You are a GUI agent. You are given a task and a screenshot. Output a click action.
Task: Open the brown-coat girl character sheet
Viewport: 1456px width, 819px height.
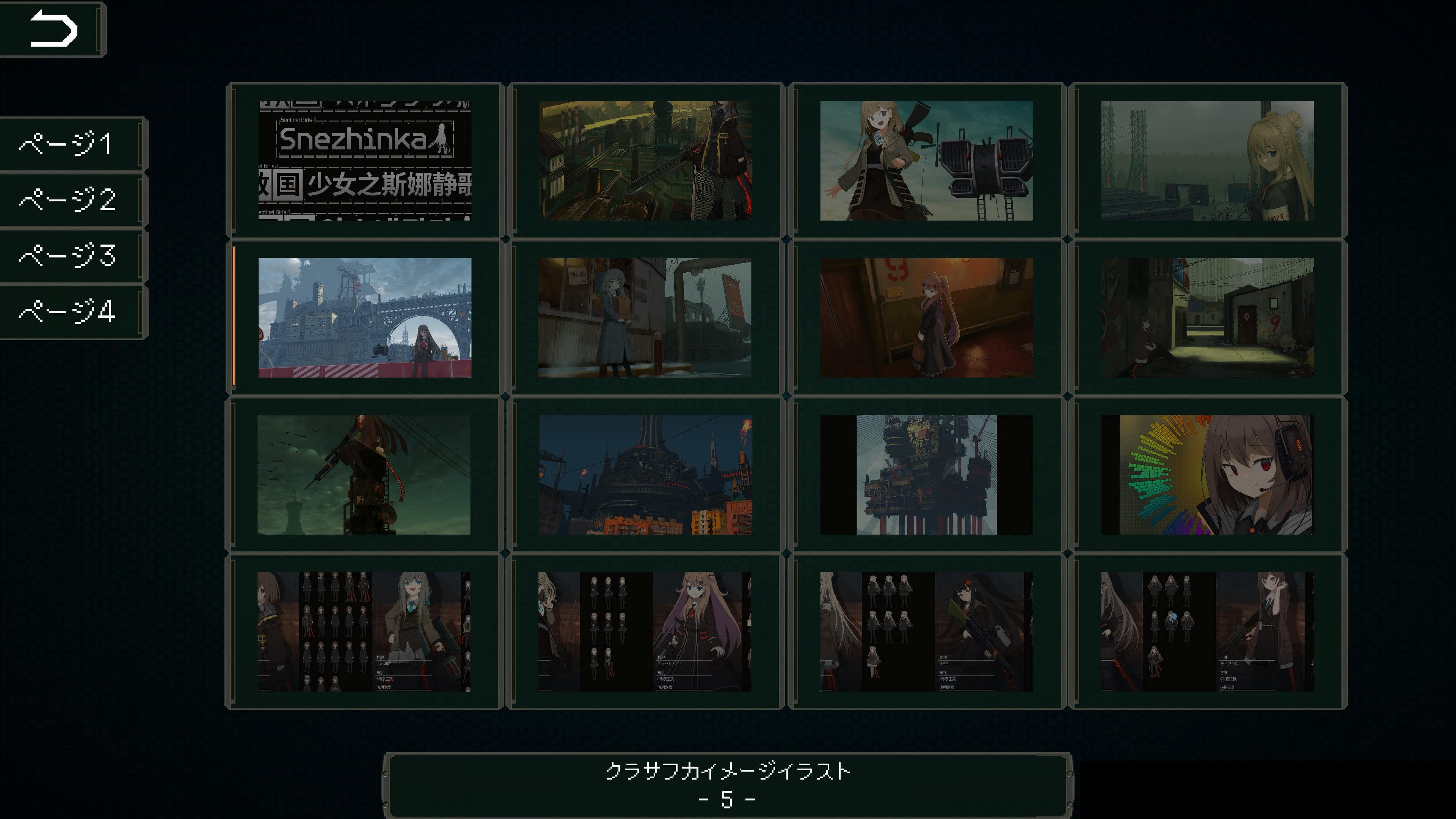coord(364,633)
